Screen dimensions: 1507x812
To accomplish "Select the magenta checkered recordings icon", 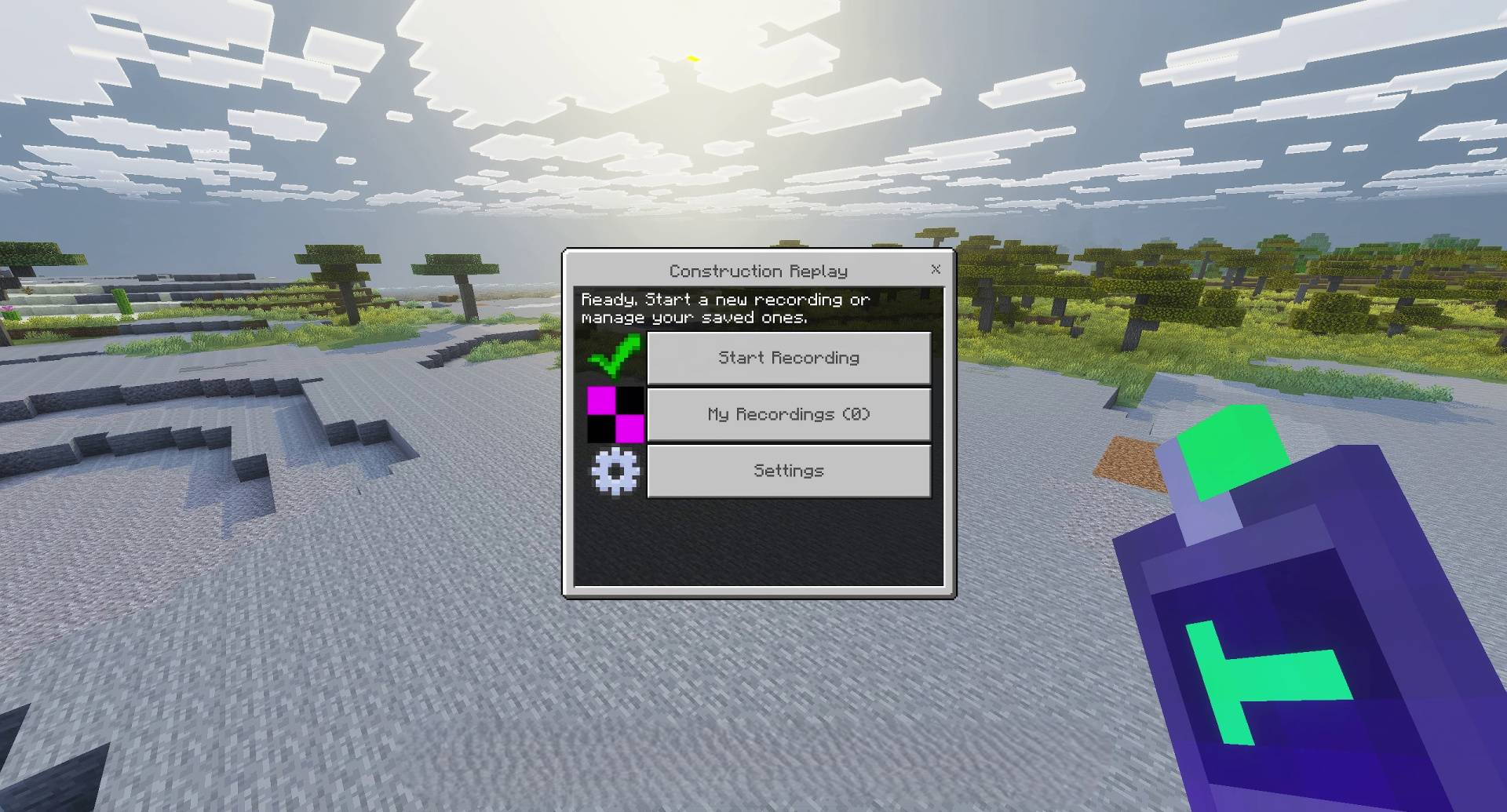I will (615, 415).
